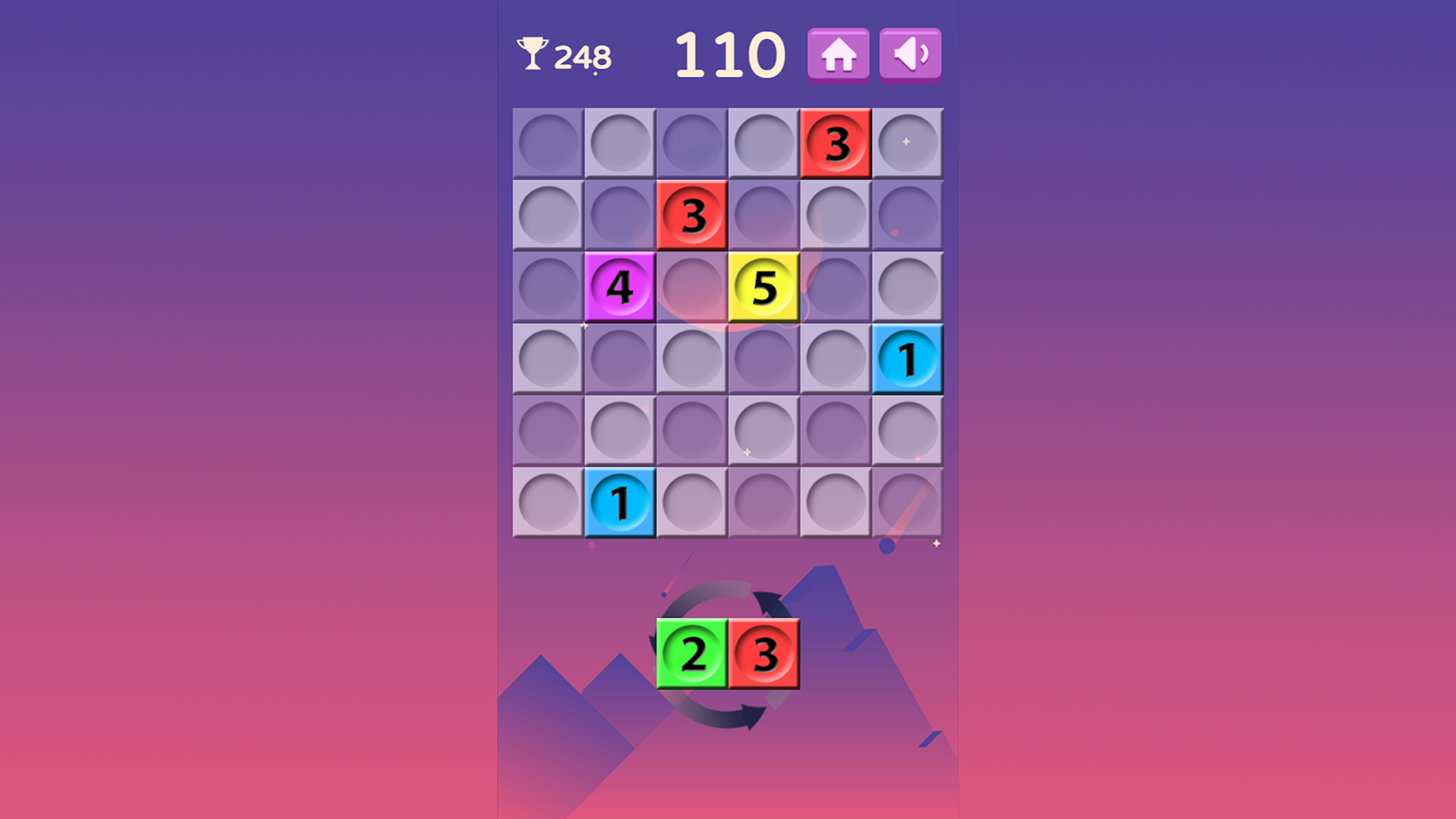Click the empty cell below the yellow 5
This screenshot has height=819, width=1456.
click(764, 358)
